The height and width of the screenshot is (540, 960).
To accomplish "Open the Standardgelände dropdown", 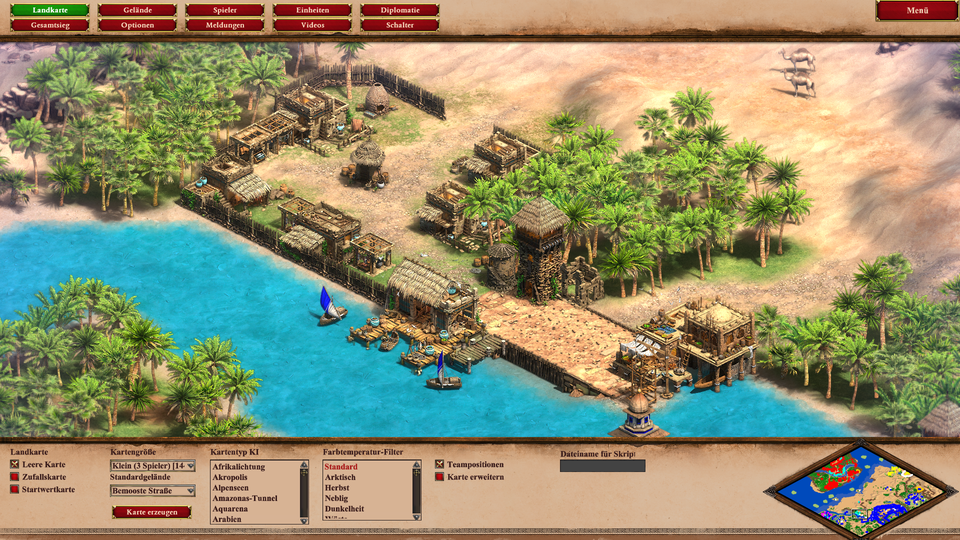I will (x=152, y=491).
